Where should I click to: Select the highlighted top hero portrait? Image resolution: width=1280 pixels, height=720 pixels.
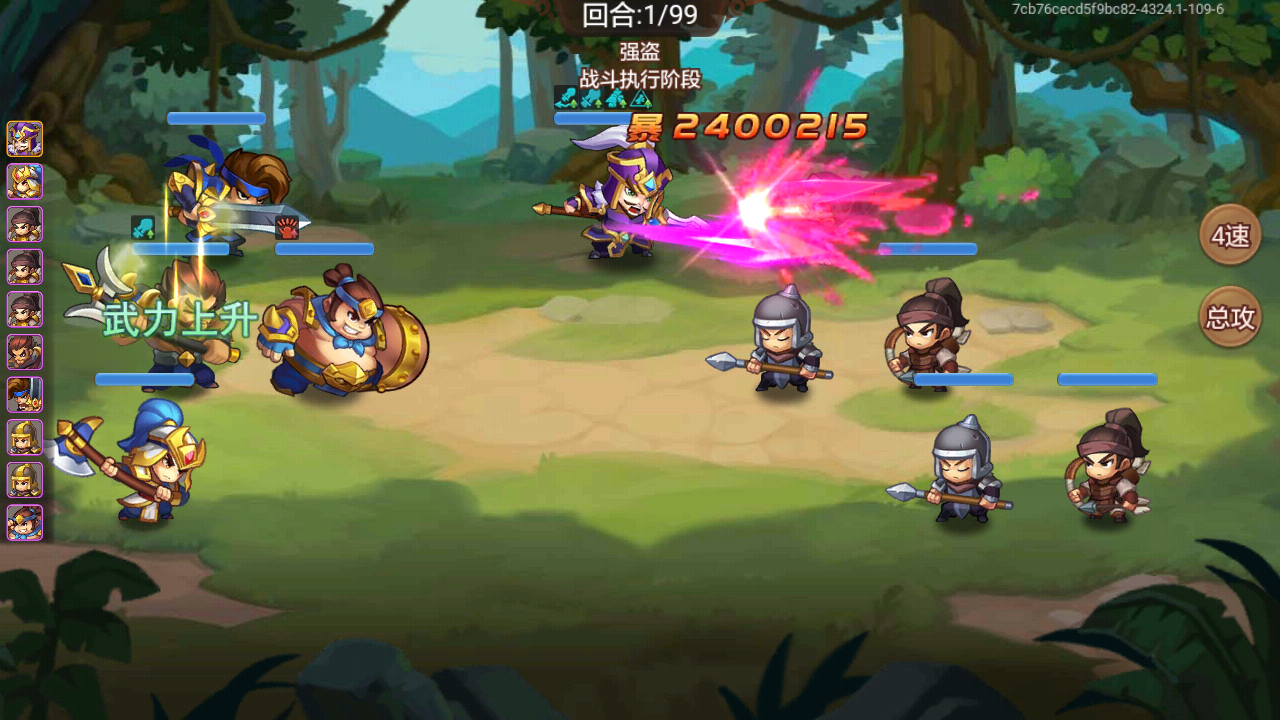point(24,139)
